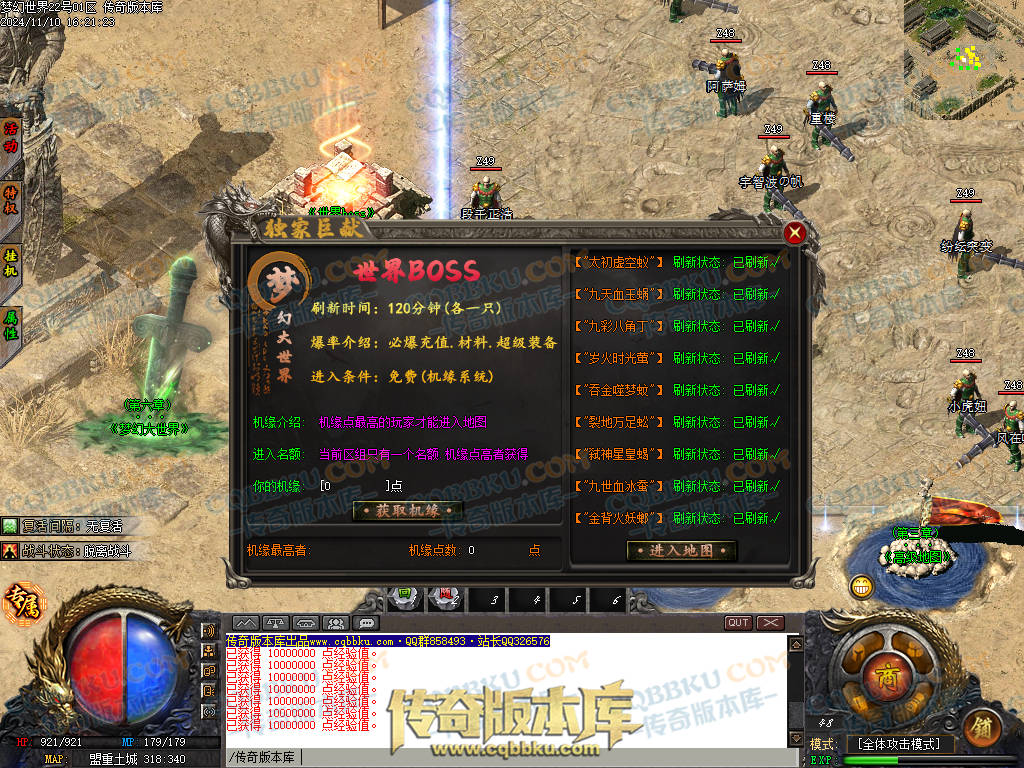Toggle the 全体攻击模式 attack mode

coord(899,744)
